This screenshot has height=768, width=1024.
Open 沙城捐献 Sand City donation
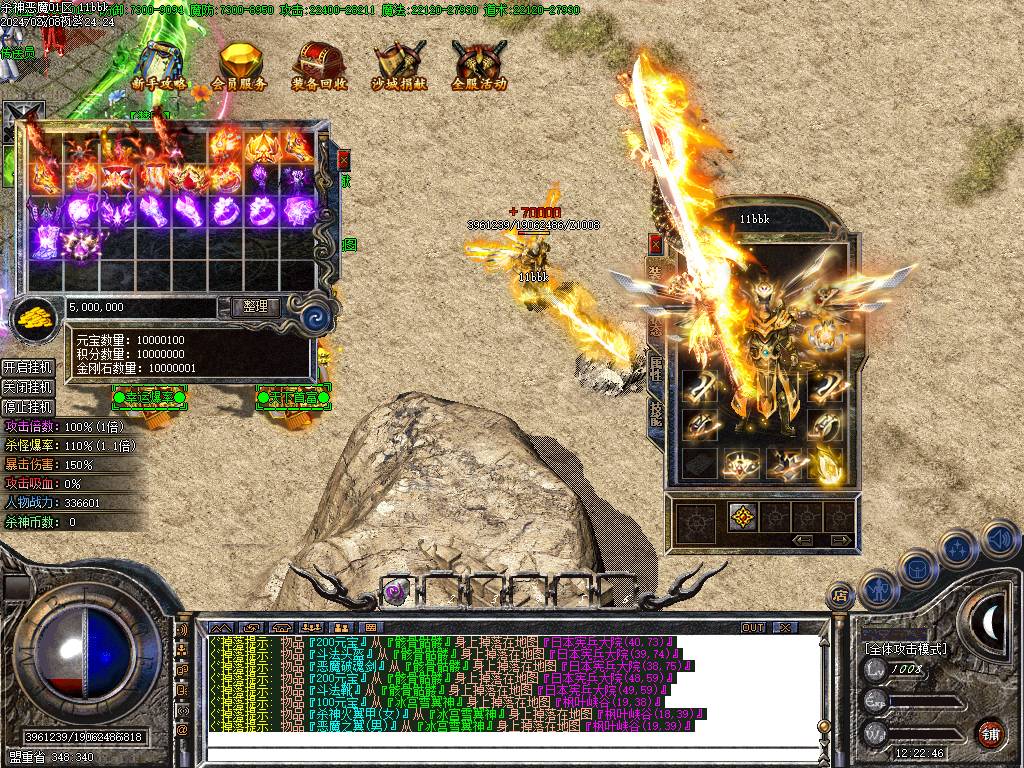[x=399, y=68]
